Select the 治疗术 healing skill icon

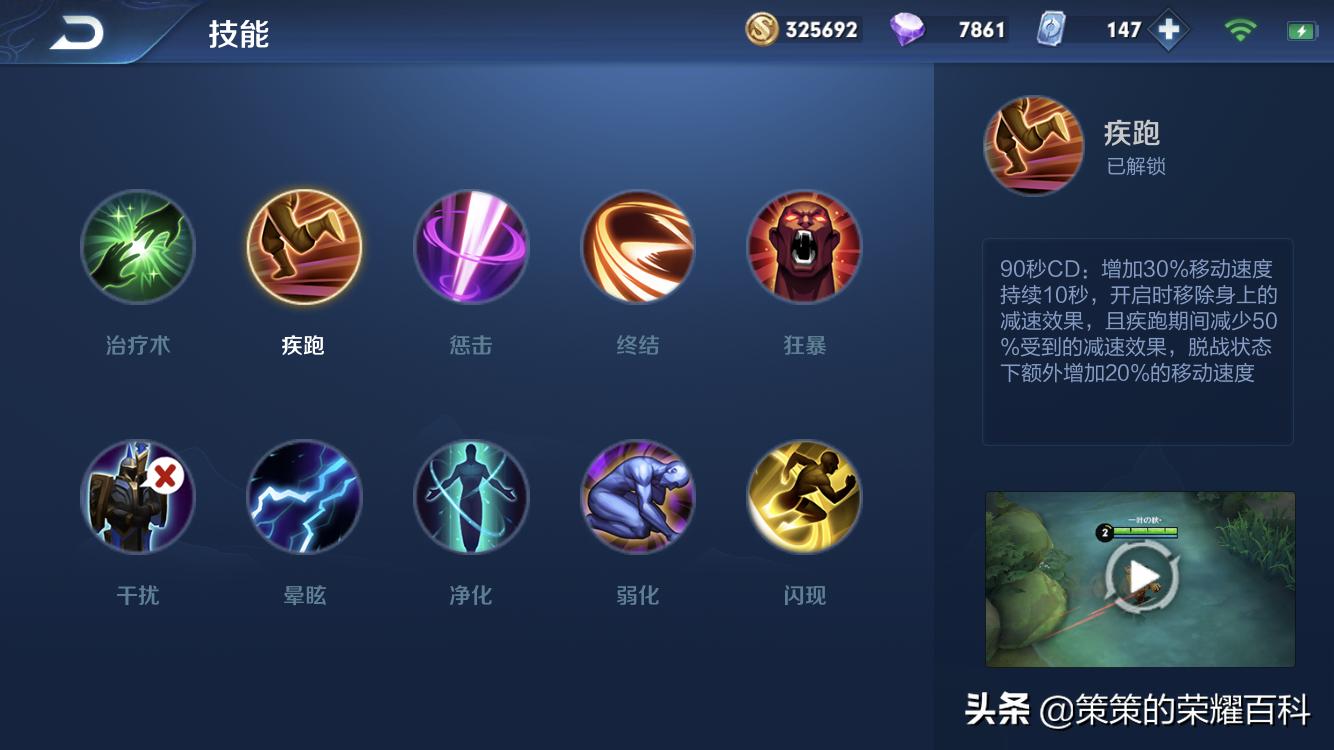[138, 247]
